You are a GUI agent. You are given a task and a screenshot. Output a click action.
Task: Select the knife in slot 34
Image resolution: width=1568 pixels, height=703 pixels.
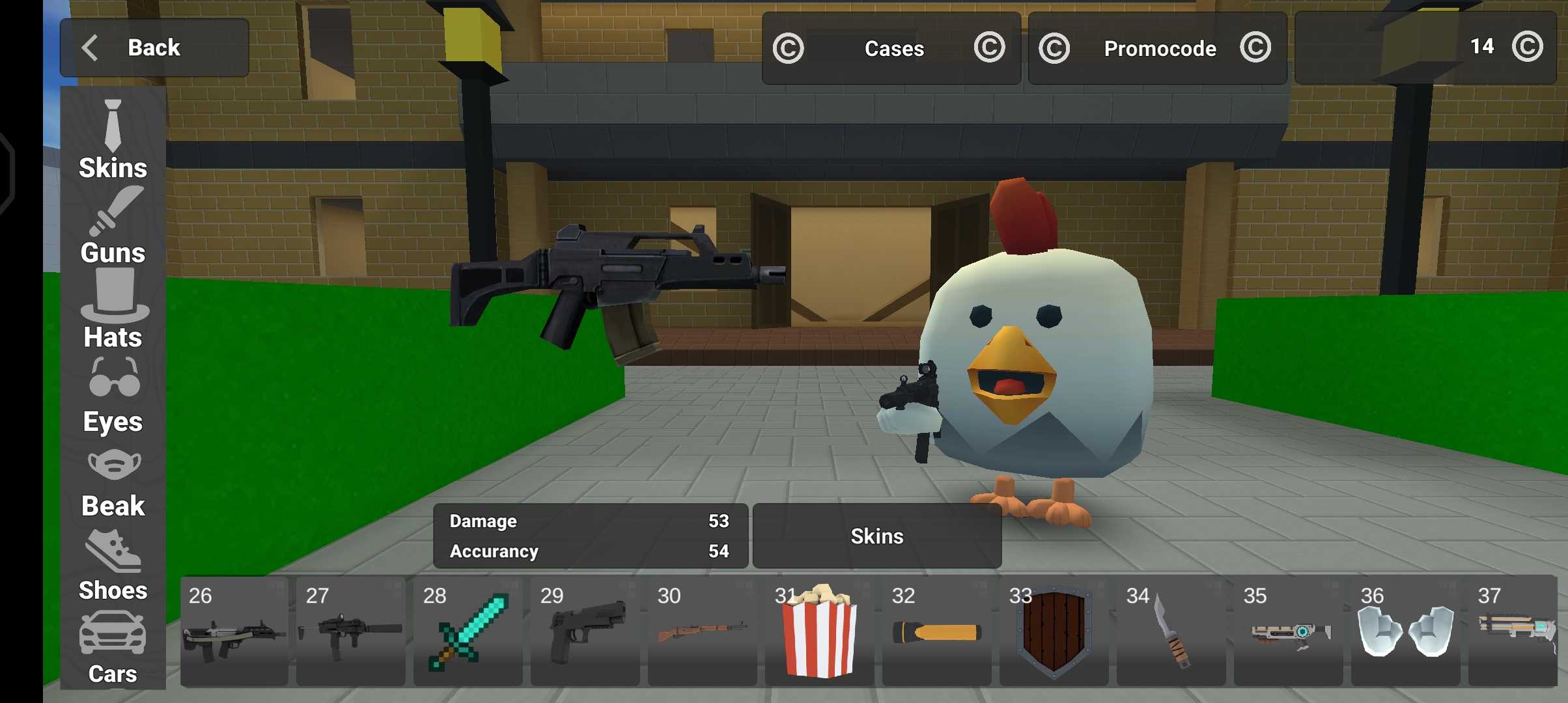click(1171, 631)
